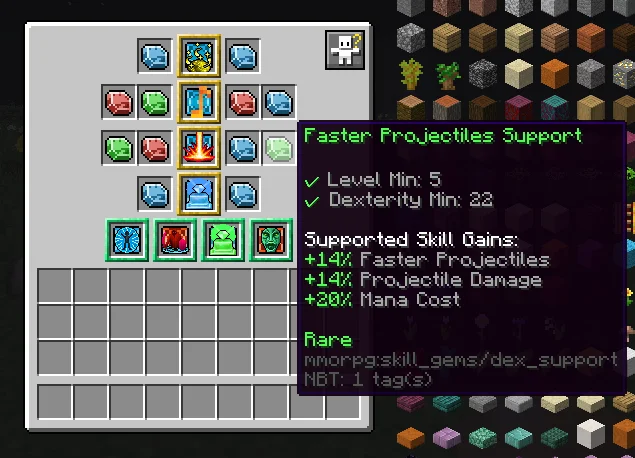
Task: Click the starry night skill gem
Action: (199, 55)
